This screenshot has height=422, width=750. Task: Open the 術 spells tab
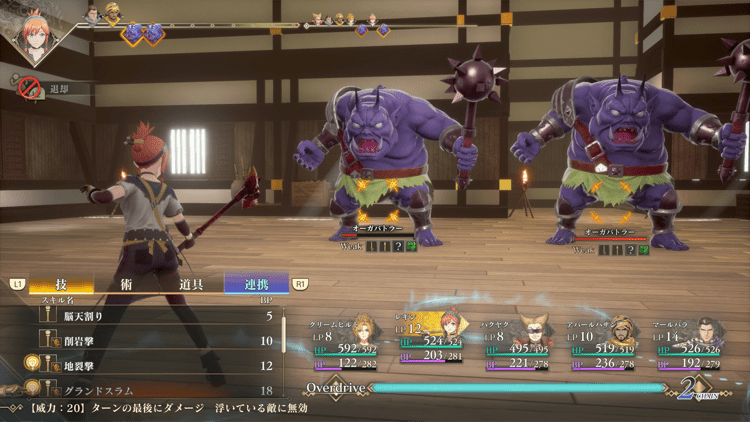click(x=127, y=284)
